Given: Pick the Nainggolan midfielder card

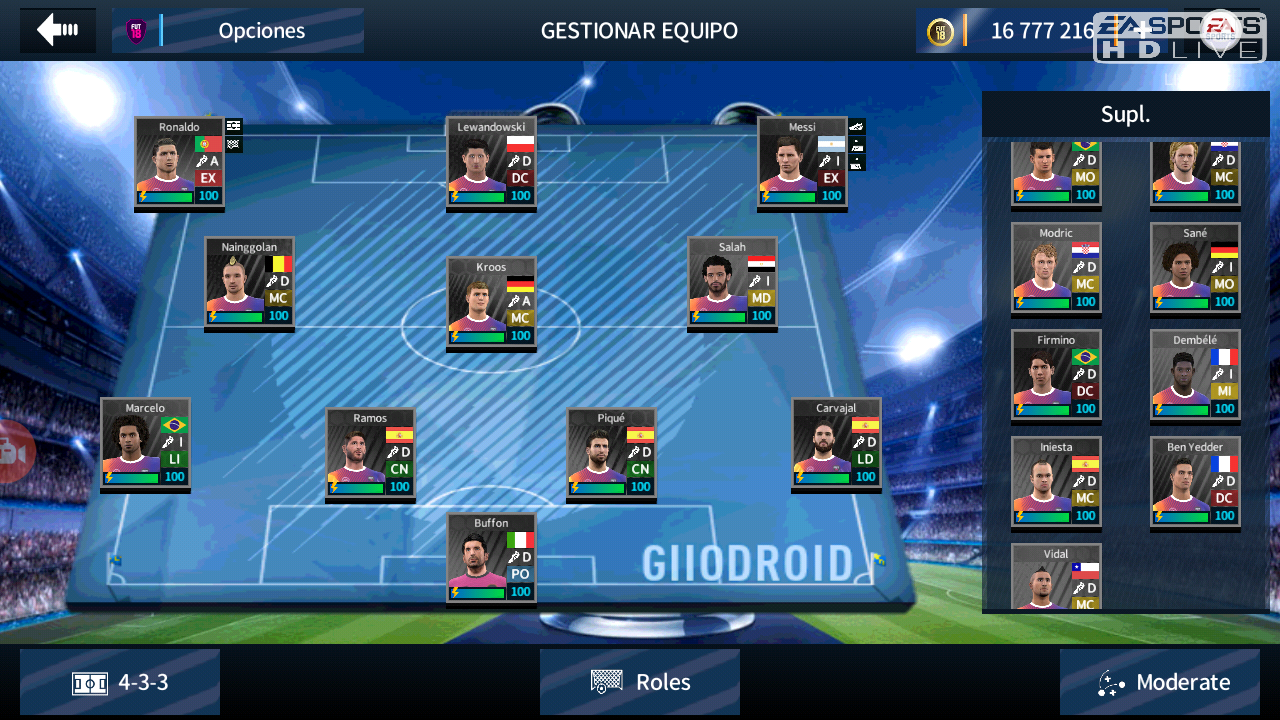Looking at the screenshot, I should (249, 282).
